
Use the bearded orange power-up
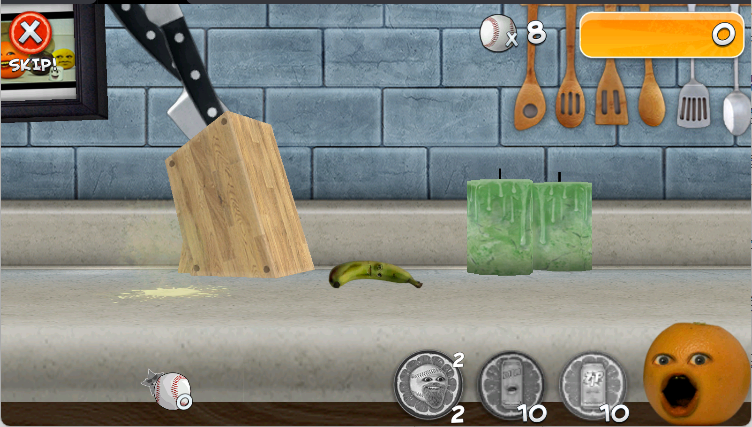click(430, 384)
